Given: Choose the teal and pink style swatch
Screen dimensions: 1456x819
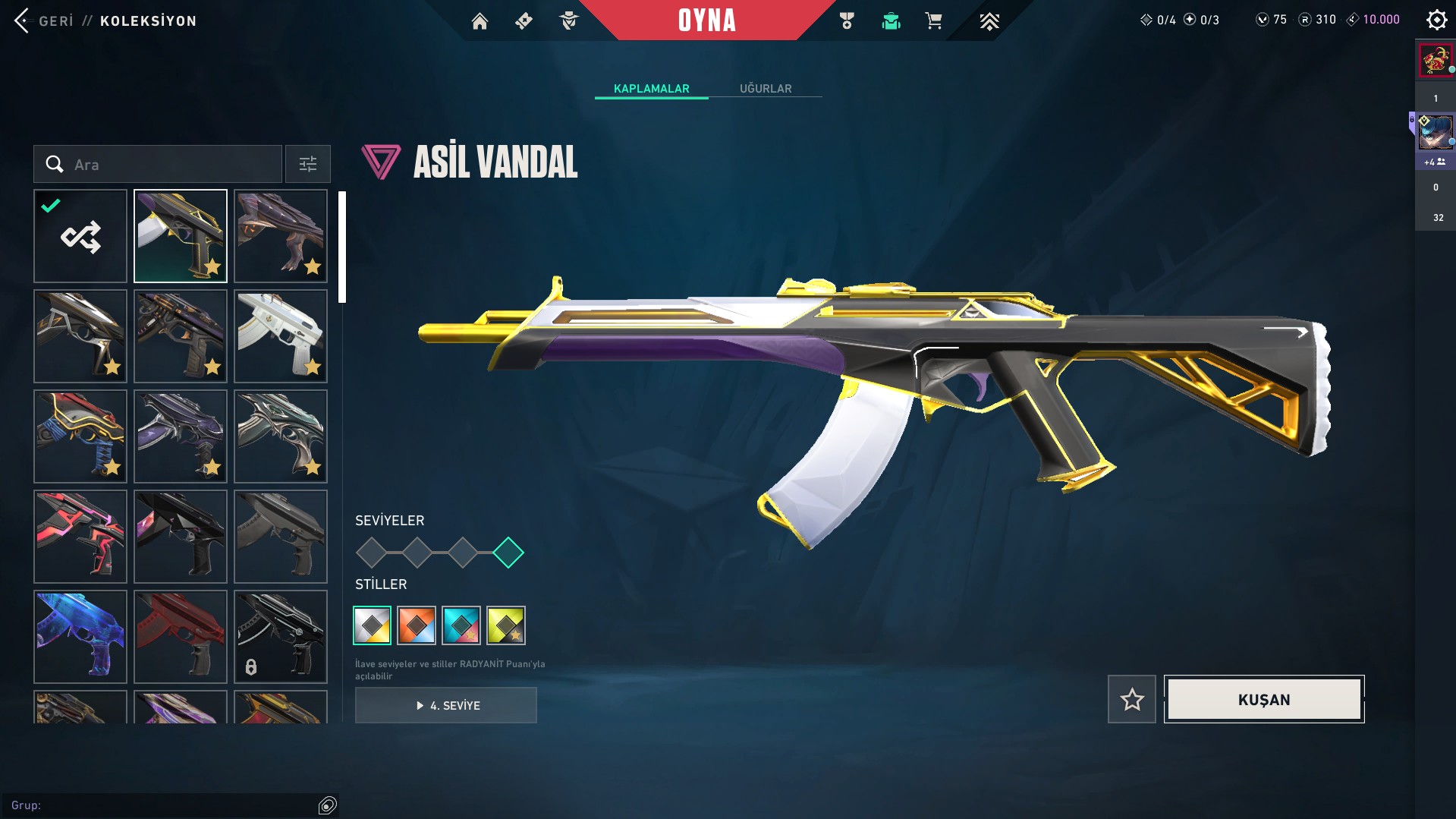Looking at the screenshot, I should point(461,625).
